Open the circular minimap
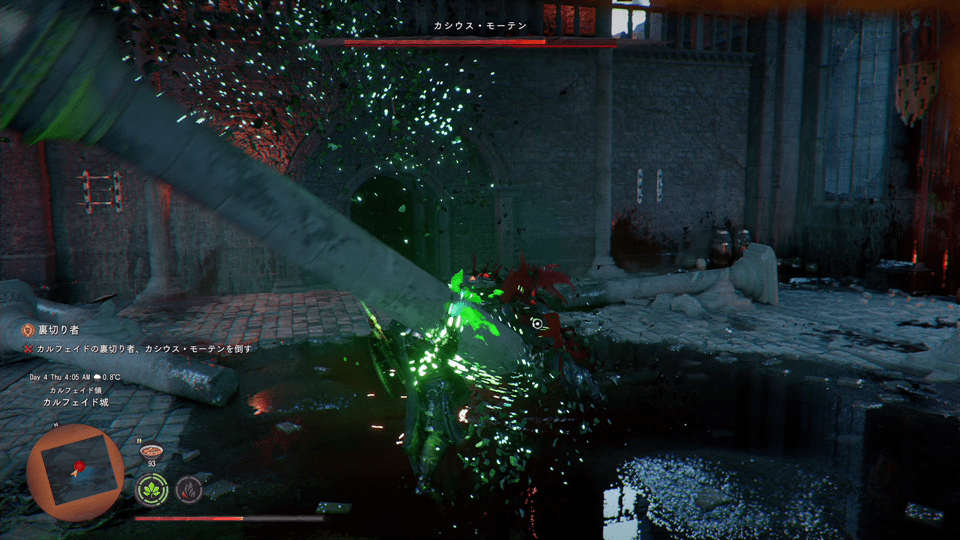 (x=76, y=471)
